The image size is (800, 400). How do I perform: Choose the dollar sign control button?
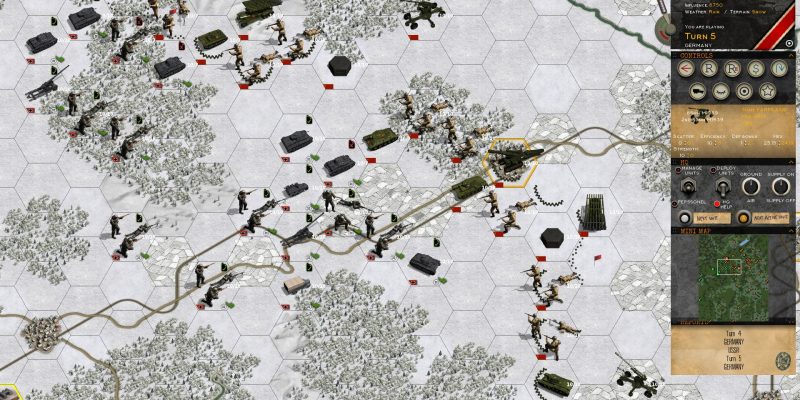click(753, 69)
